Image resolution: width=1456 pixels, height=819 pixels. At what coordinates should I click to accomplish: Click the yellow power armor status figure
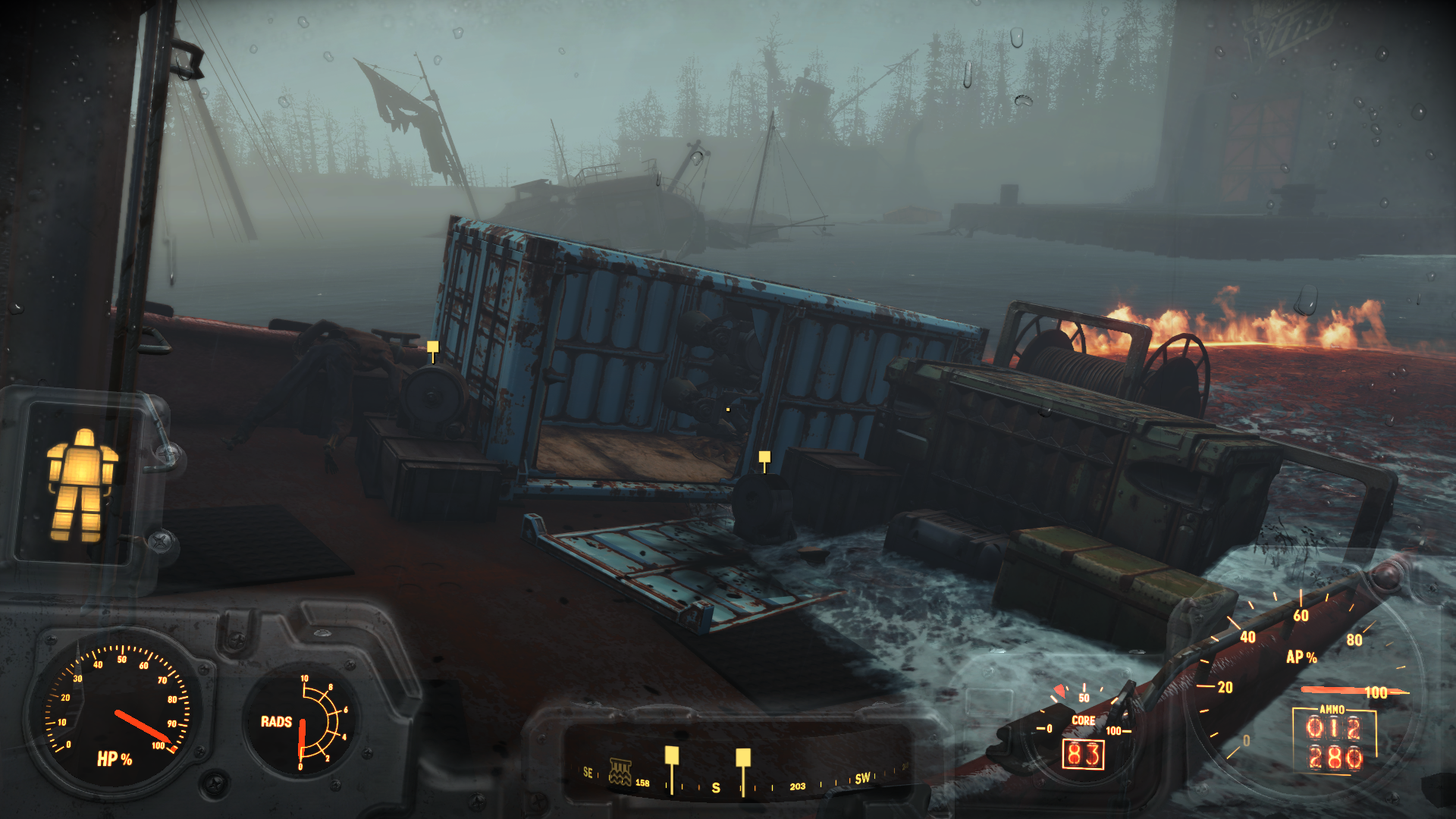[x=82, y=485]
